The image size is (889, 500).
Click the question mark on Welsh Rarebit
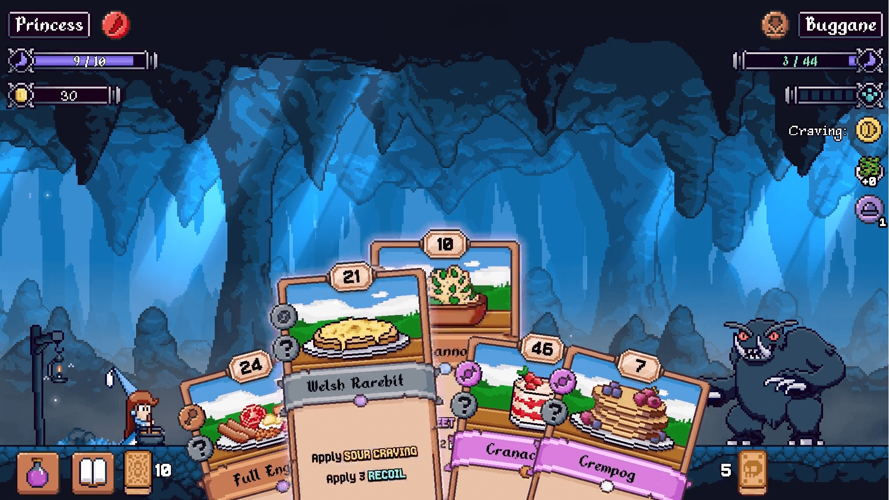287,348
